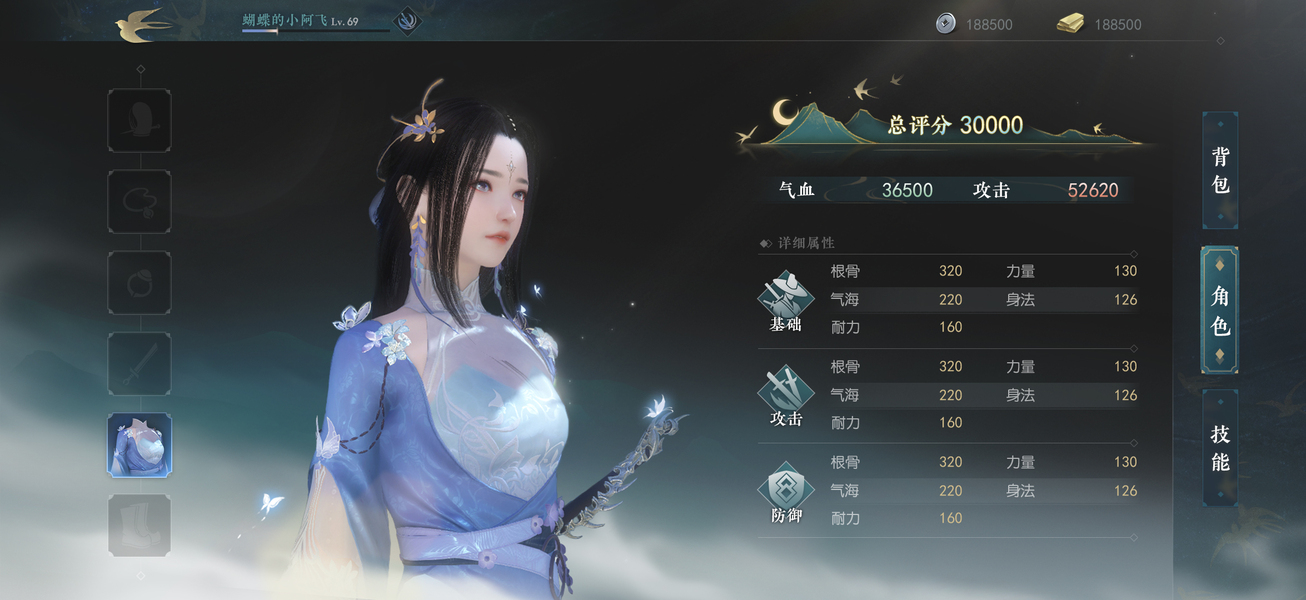
Task: Switch to the 角色 character tab
Action: click(1220, 310)
